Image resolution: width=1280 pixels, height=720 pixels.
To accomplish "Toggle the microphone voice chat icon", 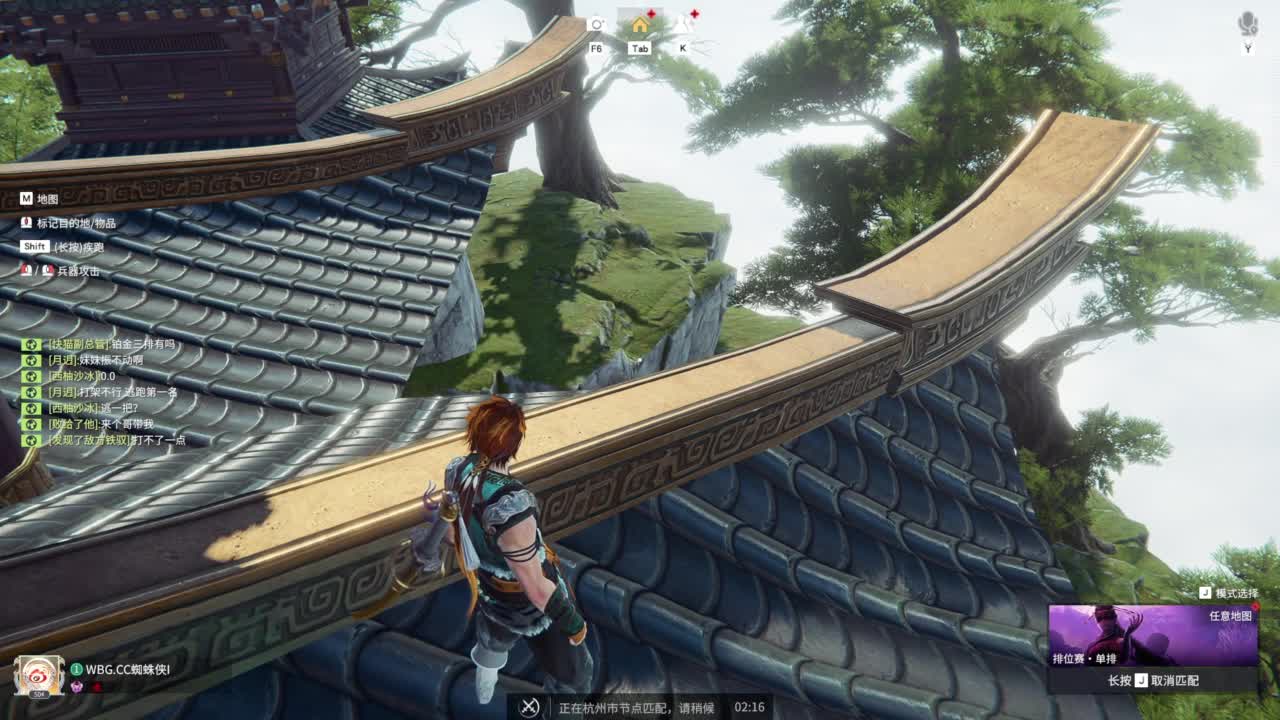I will click(x=1248, y=24).
